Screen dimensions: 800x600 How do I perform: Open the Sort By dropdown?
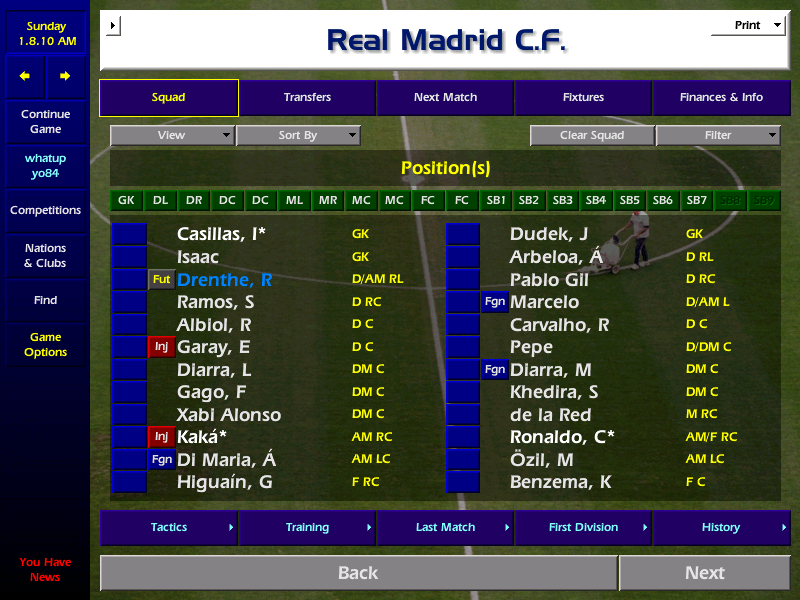coord(298,135)
